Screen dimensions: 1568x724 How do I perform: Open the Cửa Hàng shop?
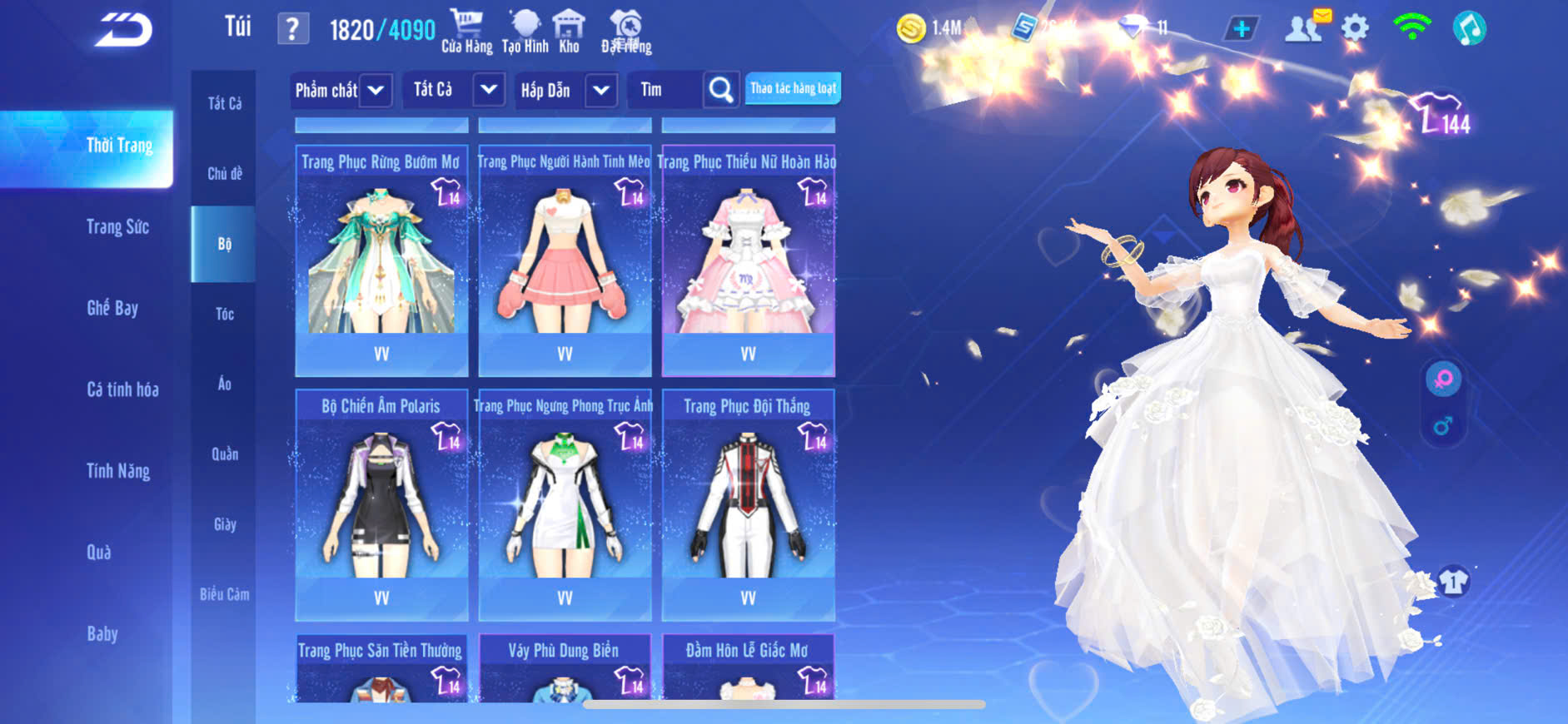click(466, 32)
